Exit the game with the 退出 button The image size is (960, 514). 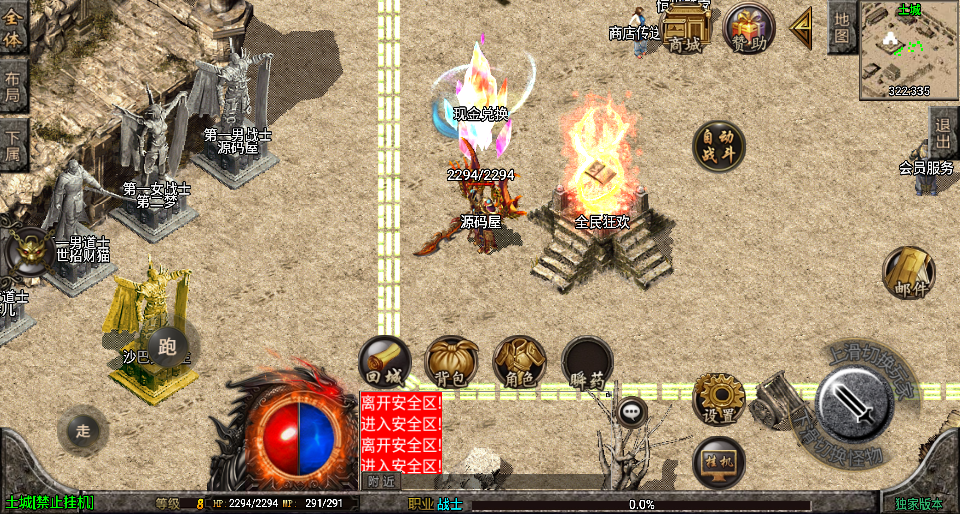(x=943, y=131)
